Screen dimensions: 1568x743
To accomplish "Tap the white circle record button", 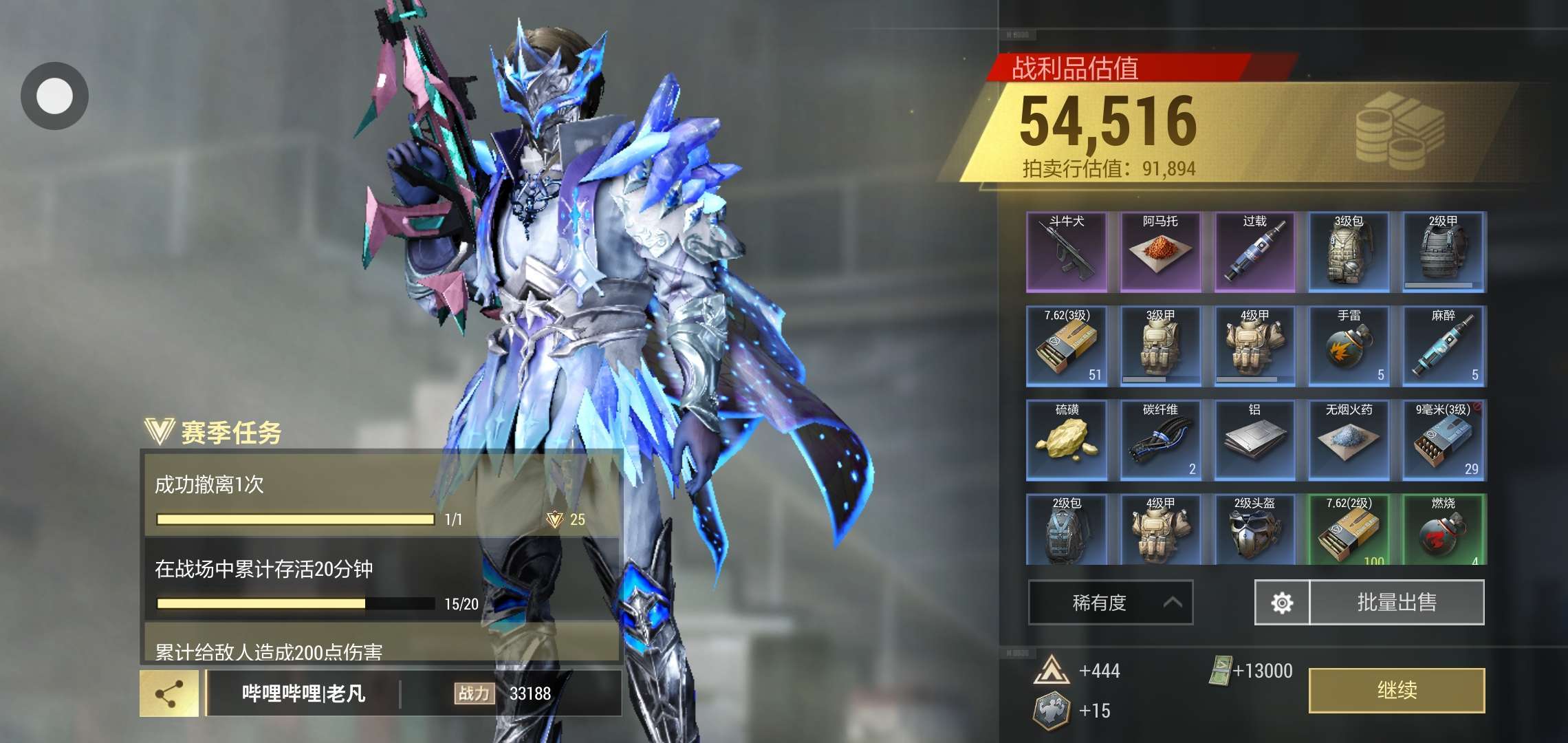I will (54, 96).
